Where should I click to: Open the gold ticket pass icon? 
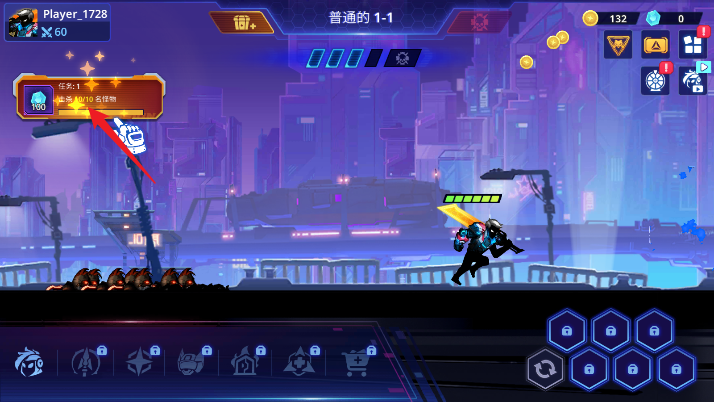(655, 45)
